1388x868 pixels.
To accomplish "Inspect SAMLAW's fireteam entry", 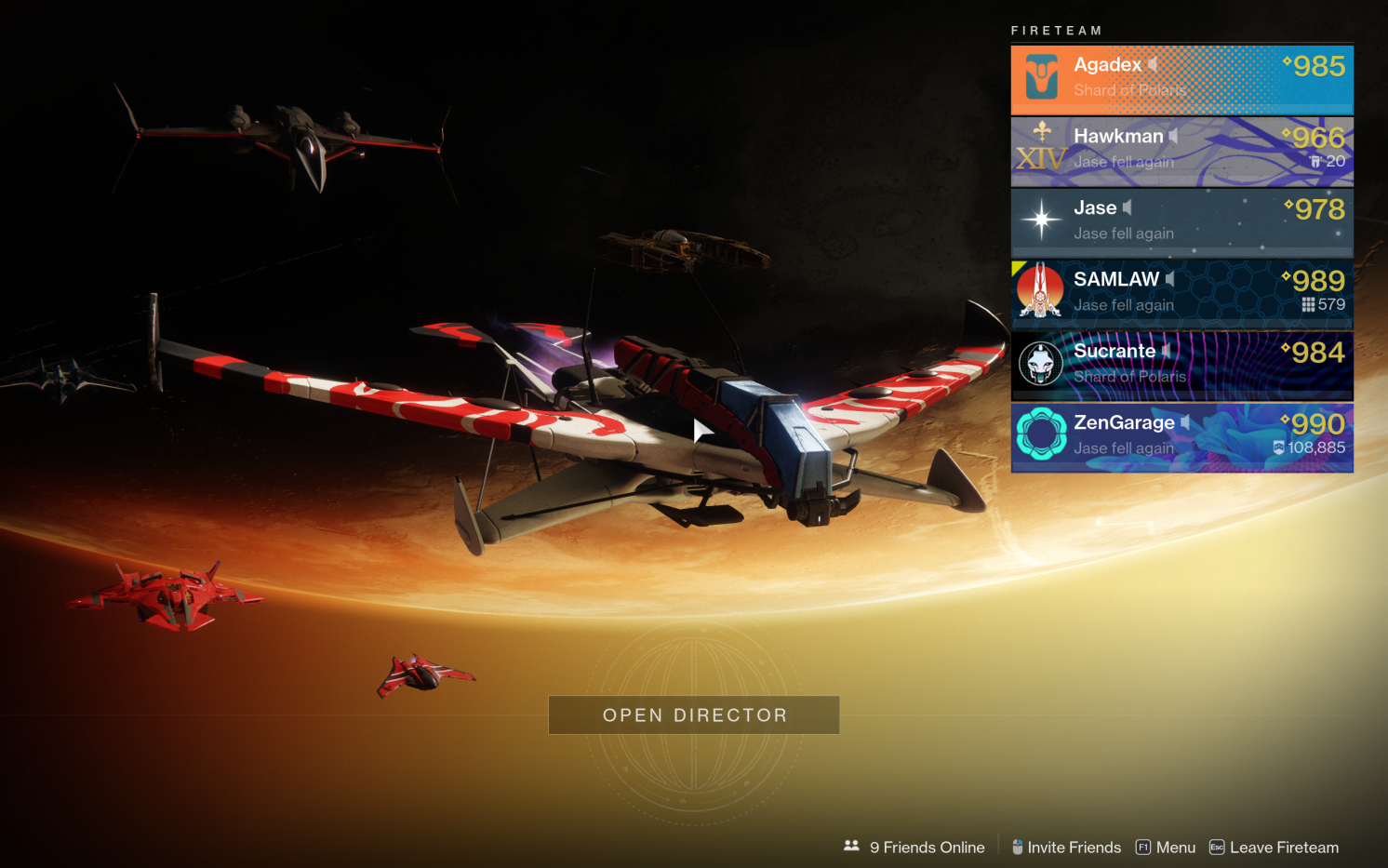I will (1181, 294).
